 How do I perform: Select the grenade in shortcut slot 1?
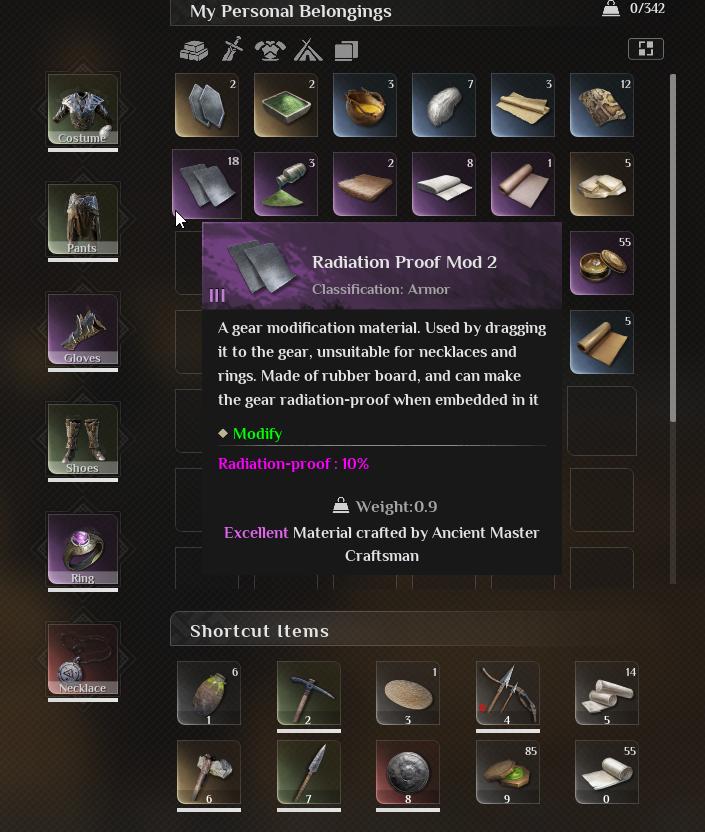pos(209,692)
